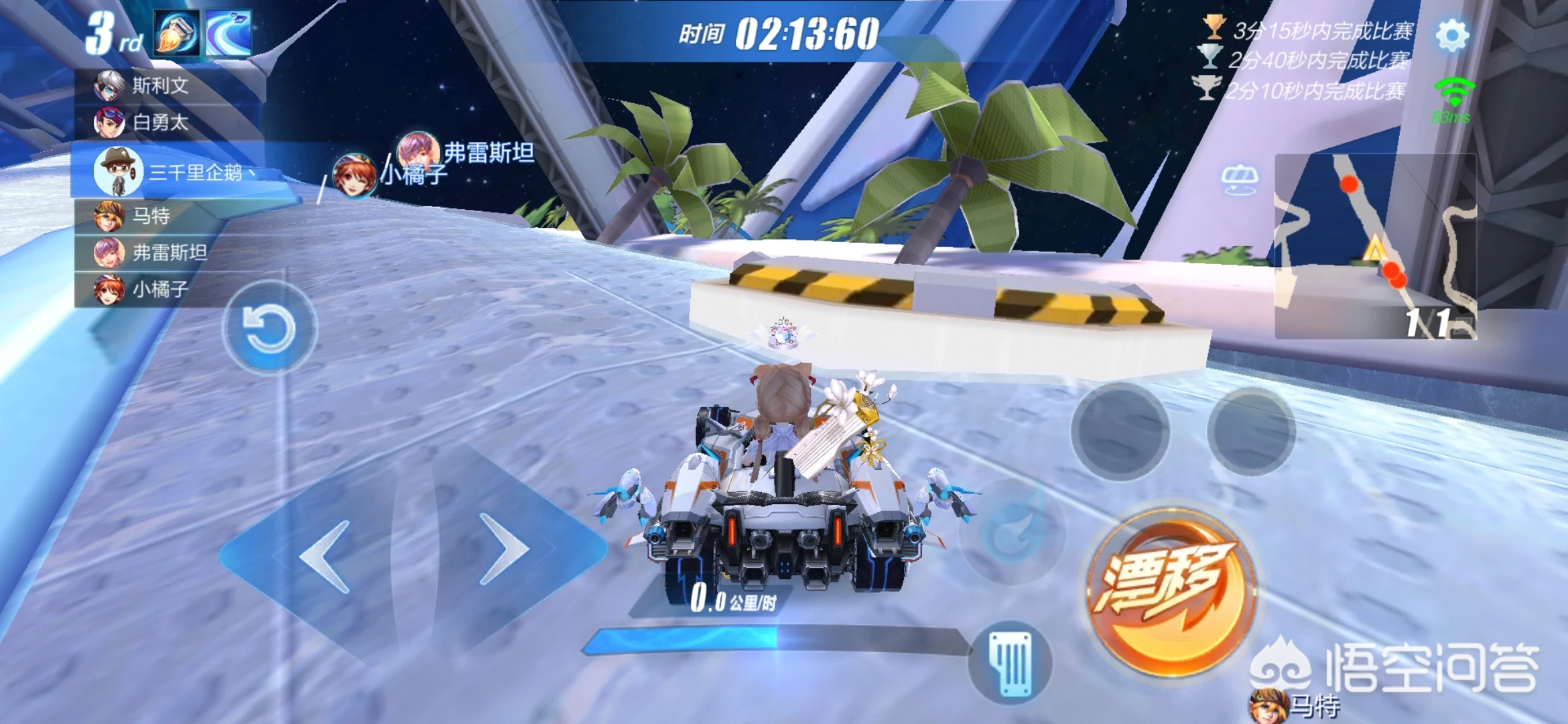1568x724 pixels.
Task: Use the rocket booster item slot
Action: (177, 32)
